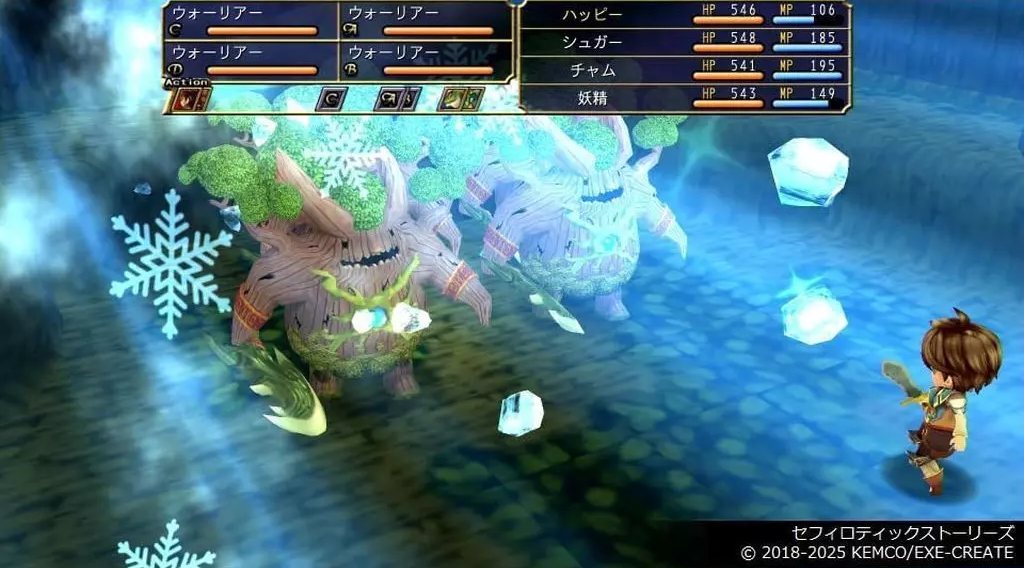Select enemy ウォーリアー B panel
Screen dimensions: 1024x568
tap(427, 60)
